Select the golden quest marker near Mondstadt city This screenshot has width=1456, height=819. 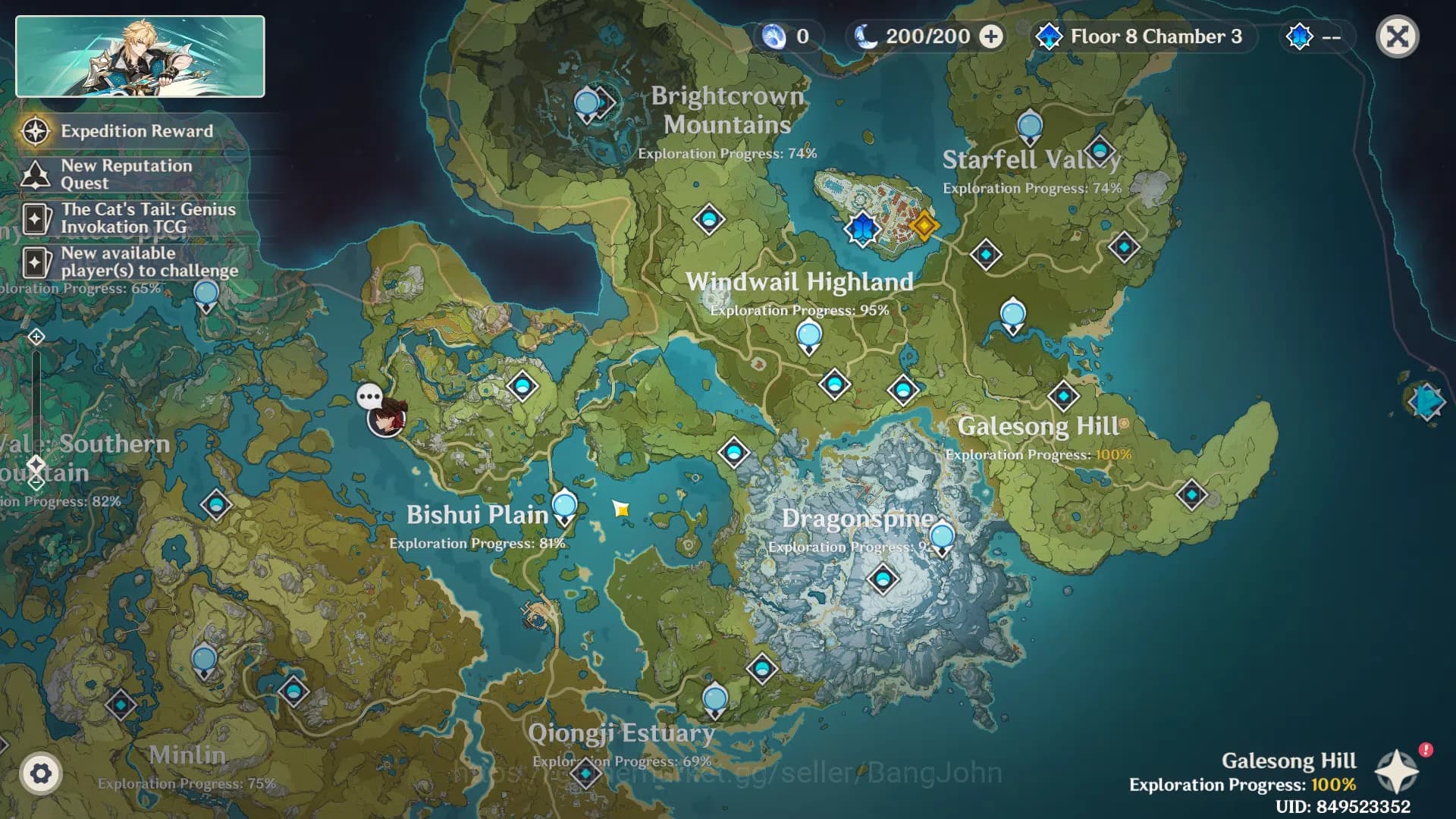(x=924, y=225)
